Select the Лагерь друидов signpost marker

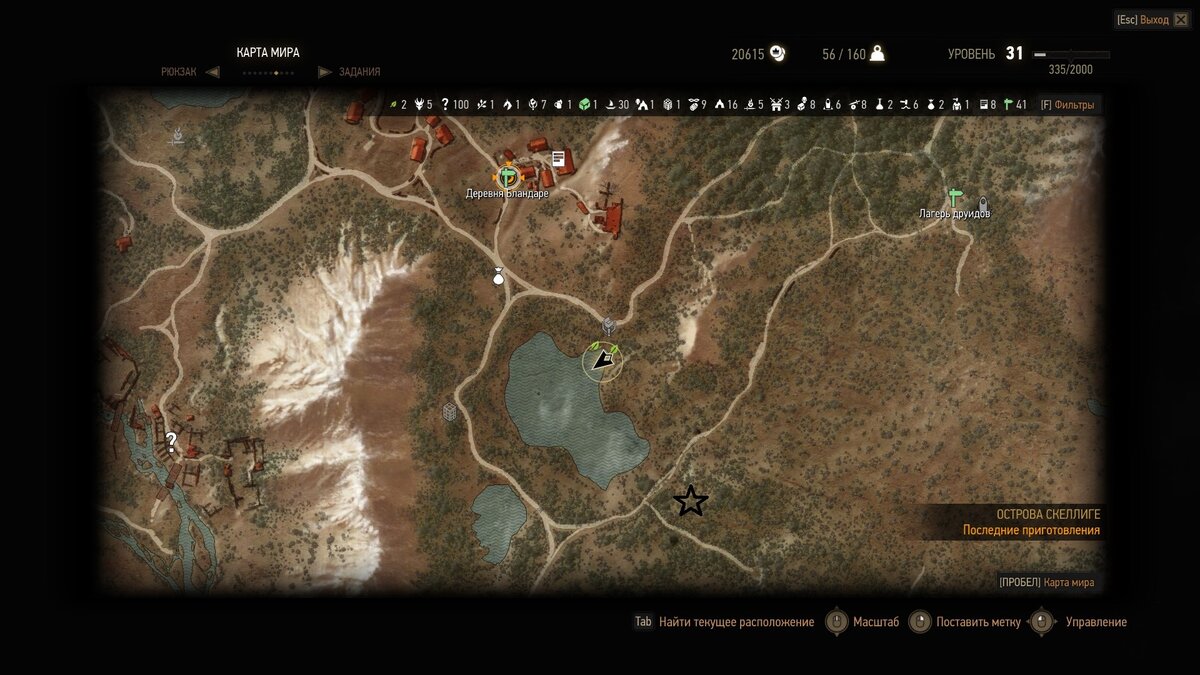pyautogui.click(x=954, y=197)
